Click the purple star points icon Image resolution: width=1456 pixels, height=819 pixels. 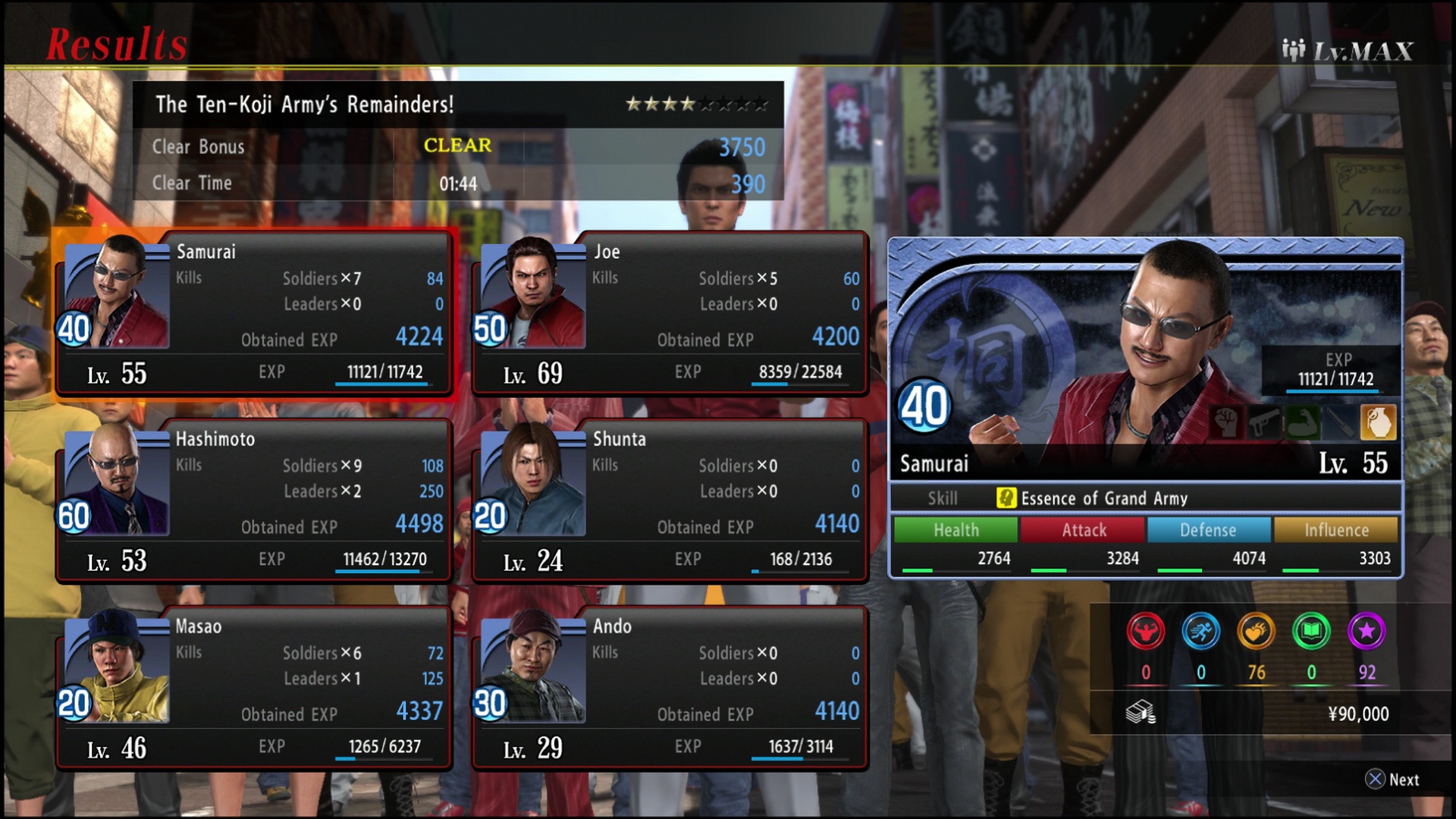coord(1367,632)
